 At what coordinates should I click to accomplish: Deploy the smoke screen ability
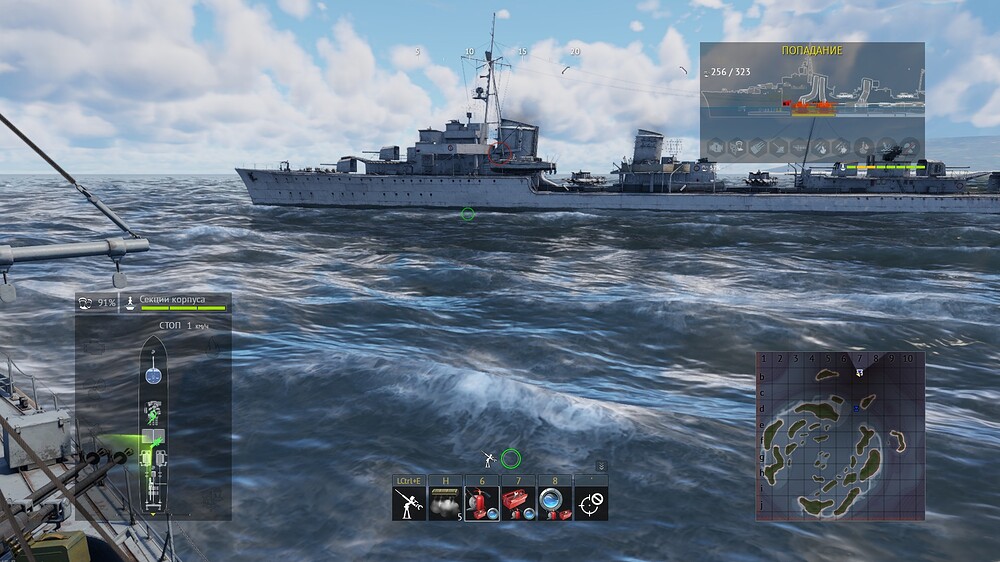tap(444, 504)
